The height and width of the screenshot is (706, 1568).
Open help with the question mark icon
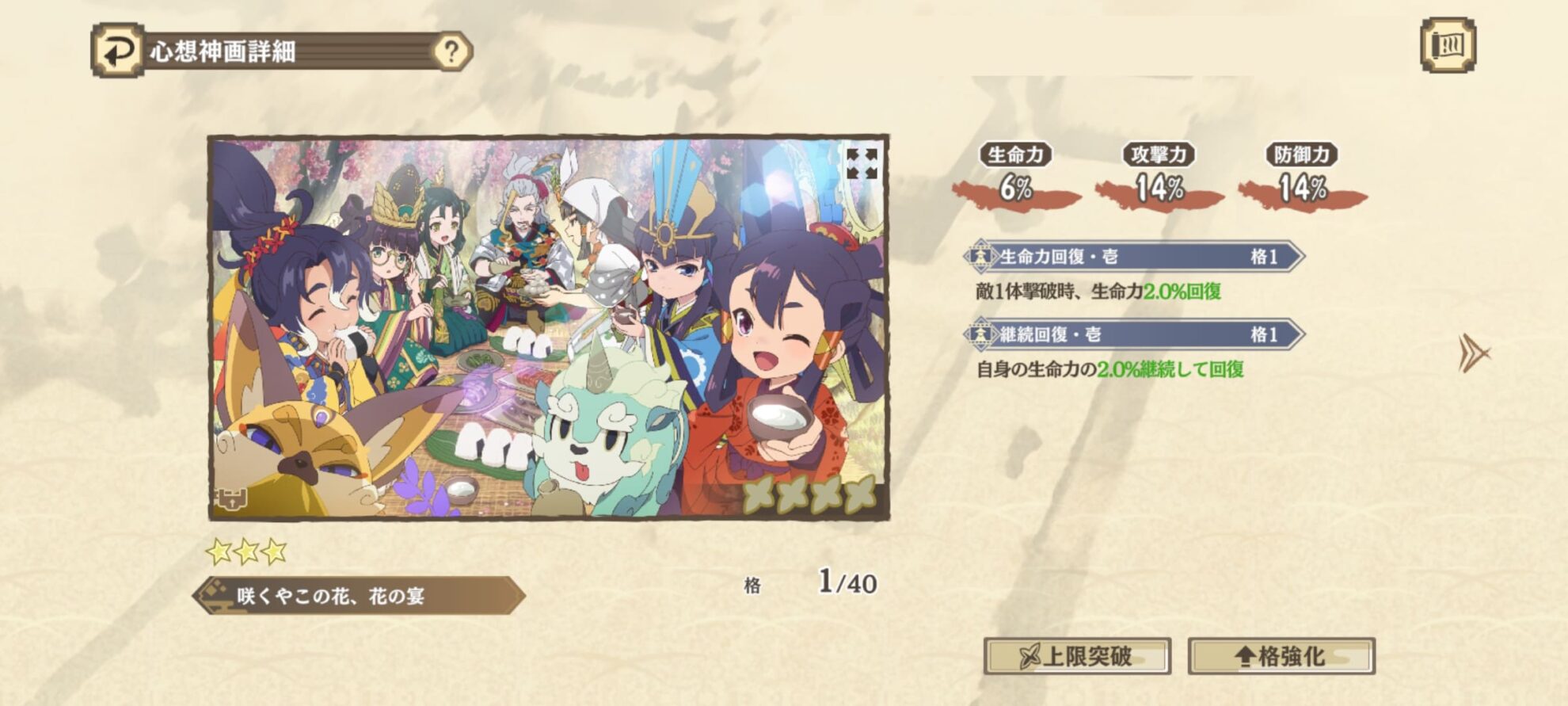[451, 52]
